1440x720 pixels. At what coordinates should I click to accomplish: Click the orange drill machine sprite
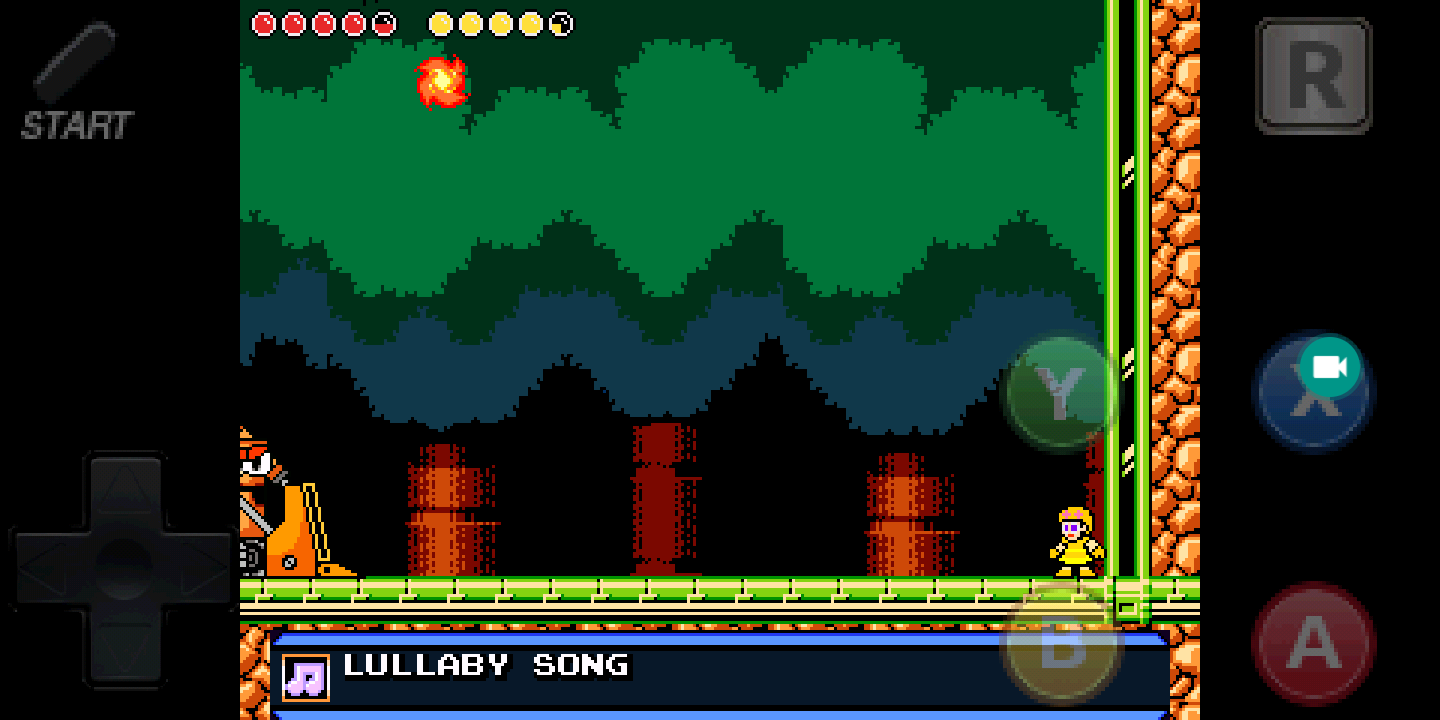click(290, 510)
